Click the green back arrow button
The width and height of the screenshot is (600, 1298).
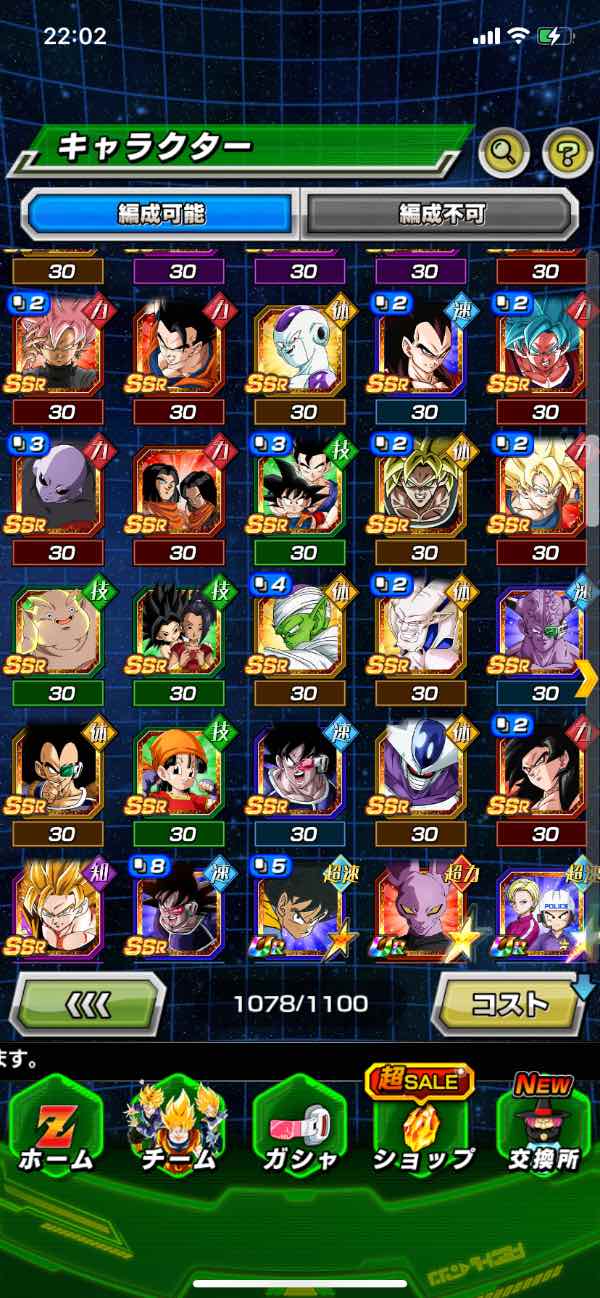pos(88,1003)
